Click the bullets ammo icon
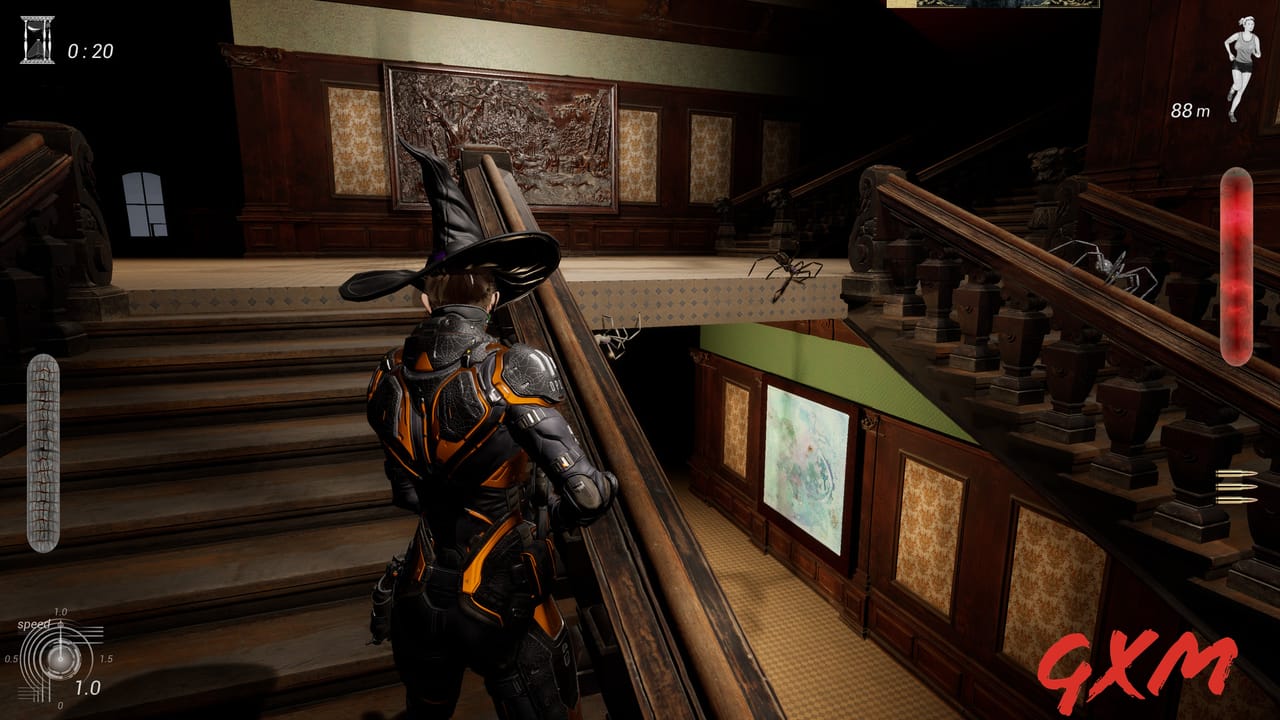The width and height of the screenshot is (1280, 720). click(1236, 486)
